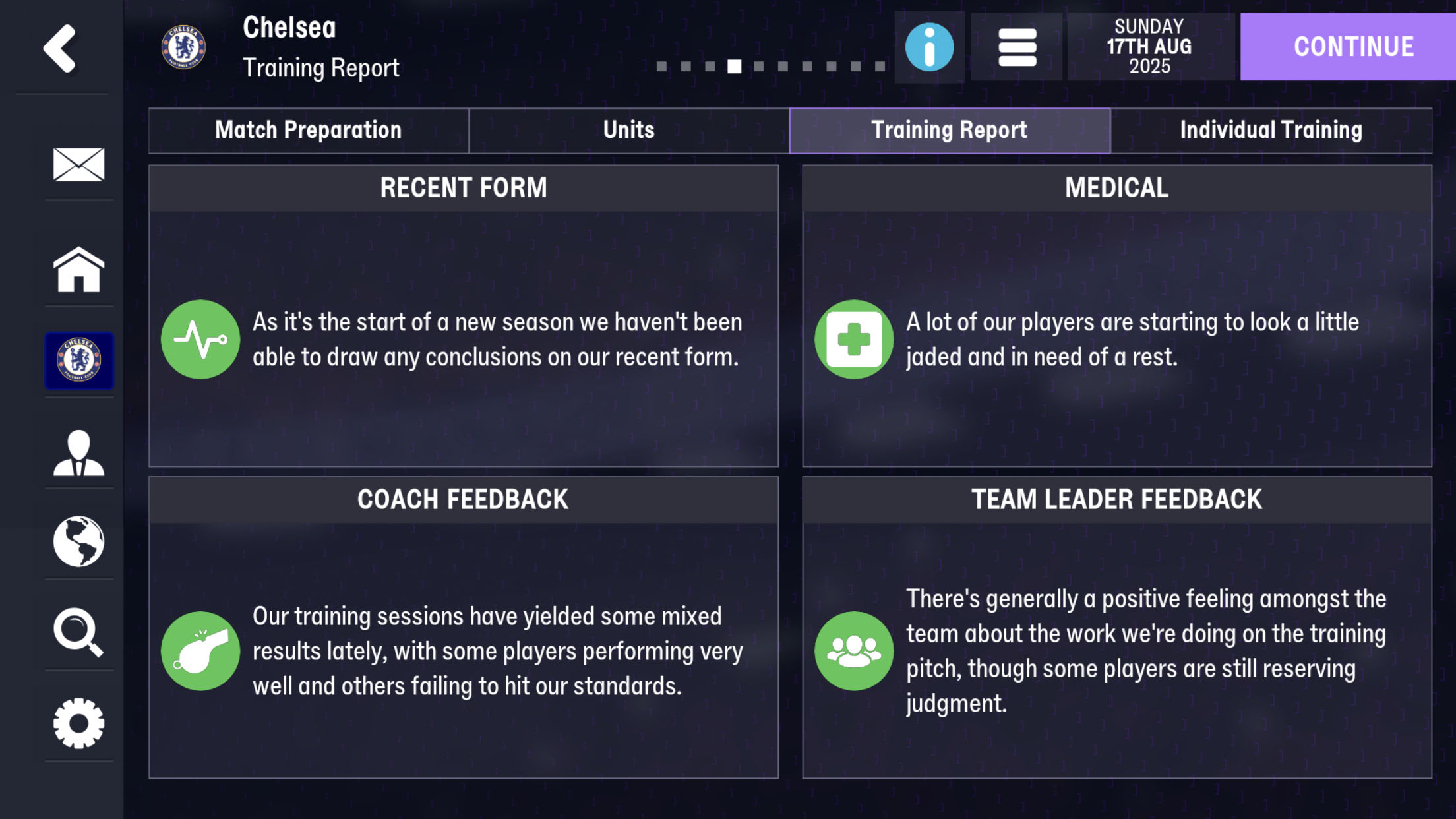Click the information circle icon
The width and height of the screenshot is (1456, 819).
pos(928,46)
